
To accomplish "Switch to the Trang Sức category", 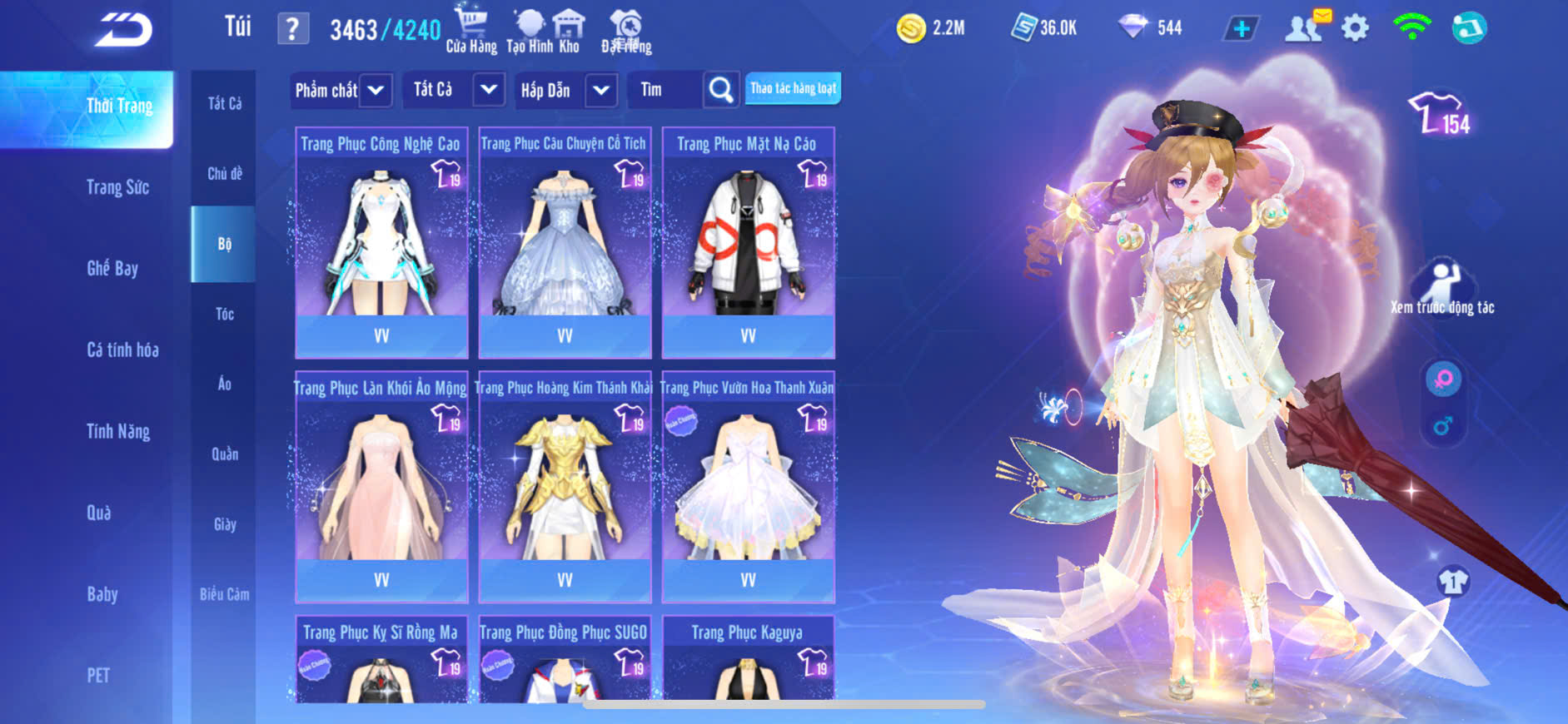I will coord(117,187).
